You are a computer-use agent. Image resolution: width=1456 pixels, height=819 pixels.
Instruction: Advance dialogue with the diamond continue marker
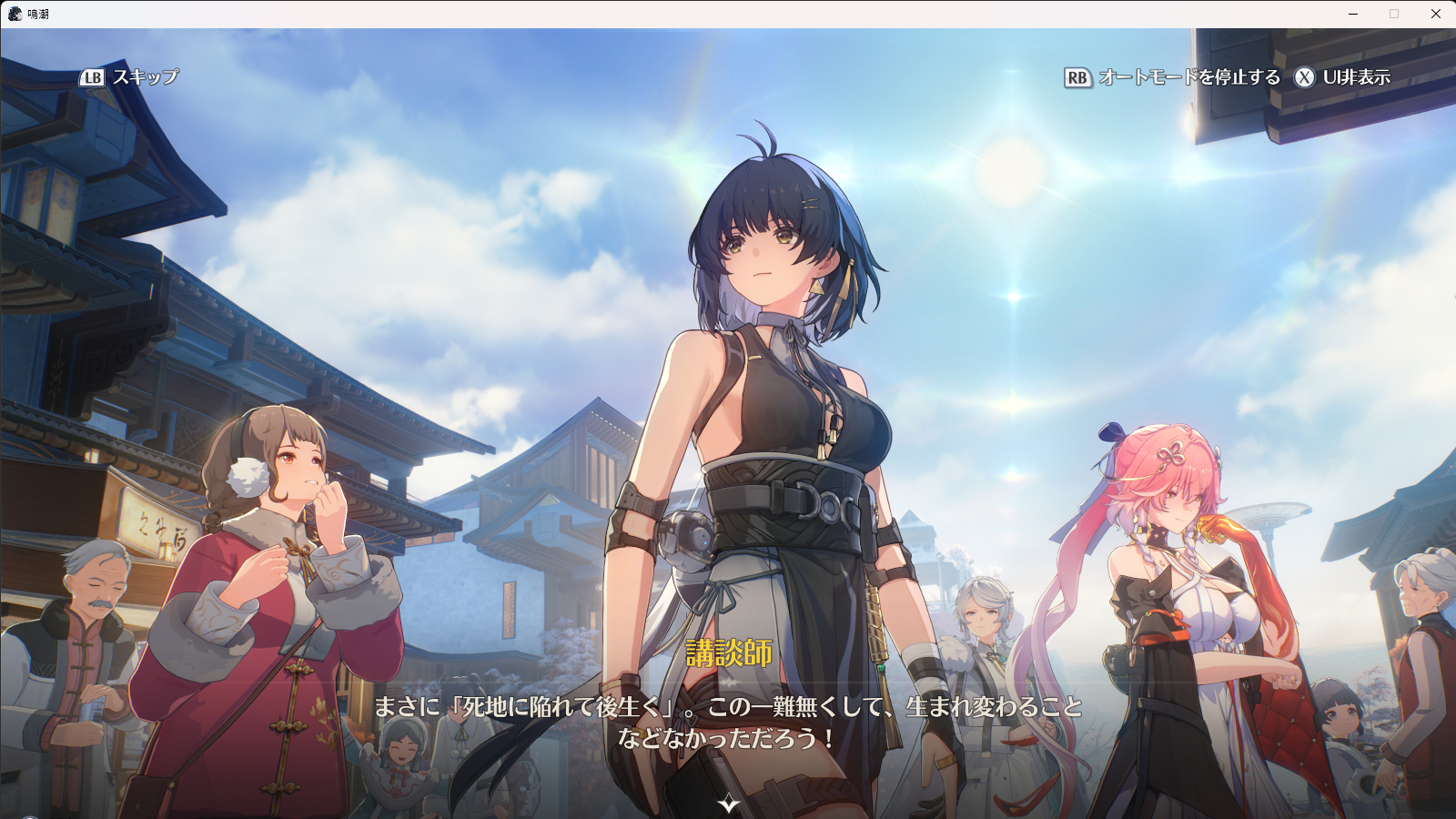(x=729, y=804)
